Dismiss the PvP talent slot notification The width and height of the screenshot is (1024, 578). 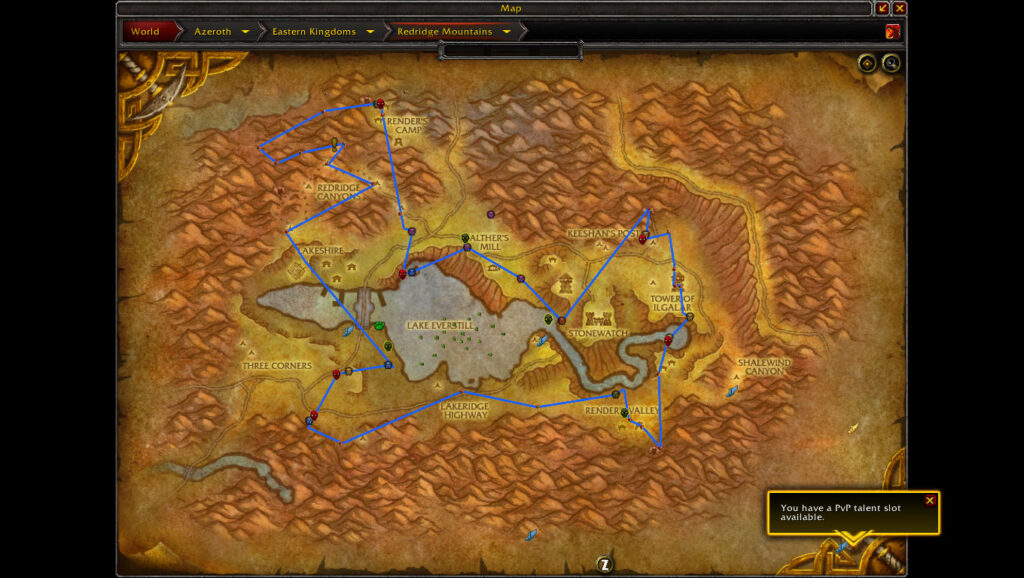(930, 500)
